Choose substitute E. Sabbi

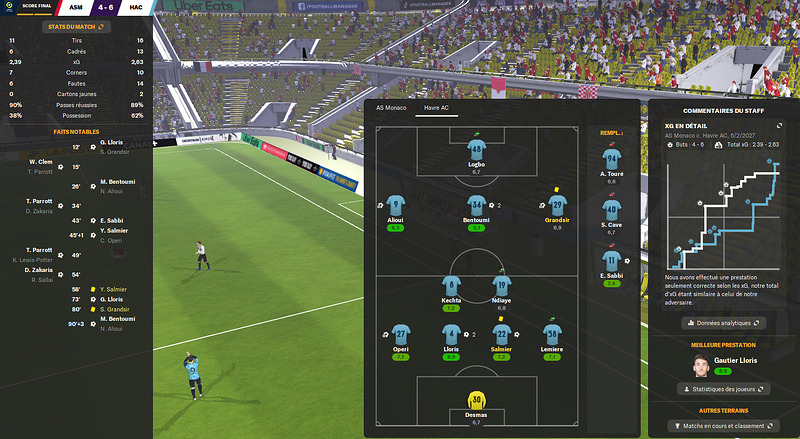click(611, 262)
